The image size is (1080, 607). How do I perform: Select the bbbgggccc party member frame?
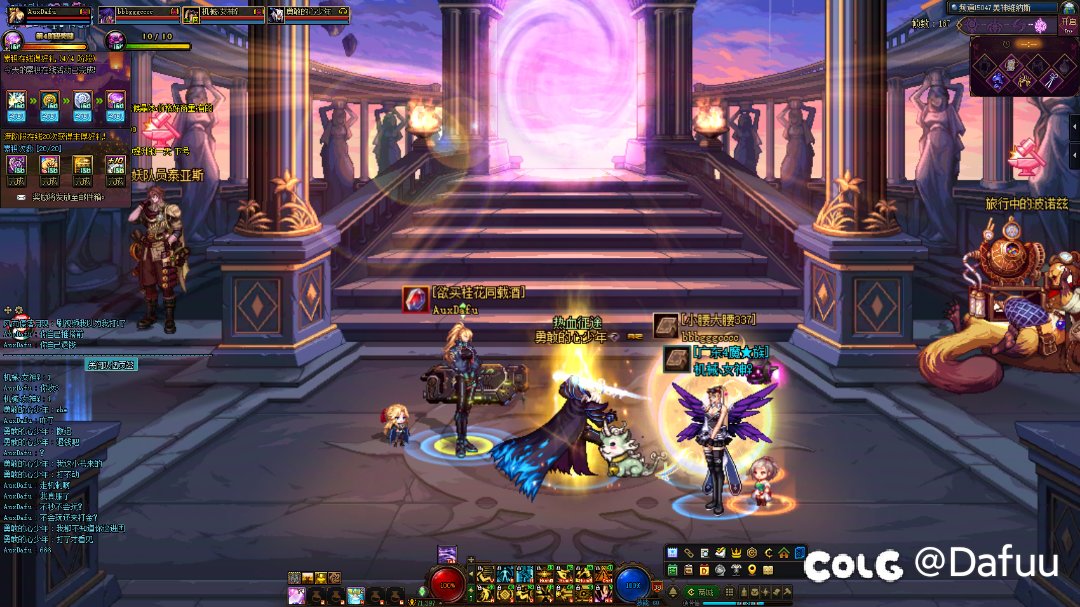point(139,14)
